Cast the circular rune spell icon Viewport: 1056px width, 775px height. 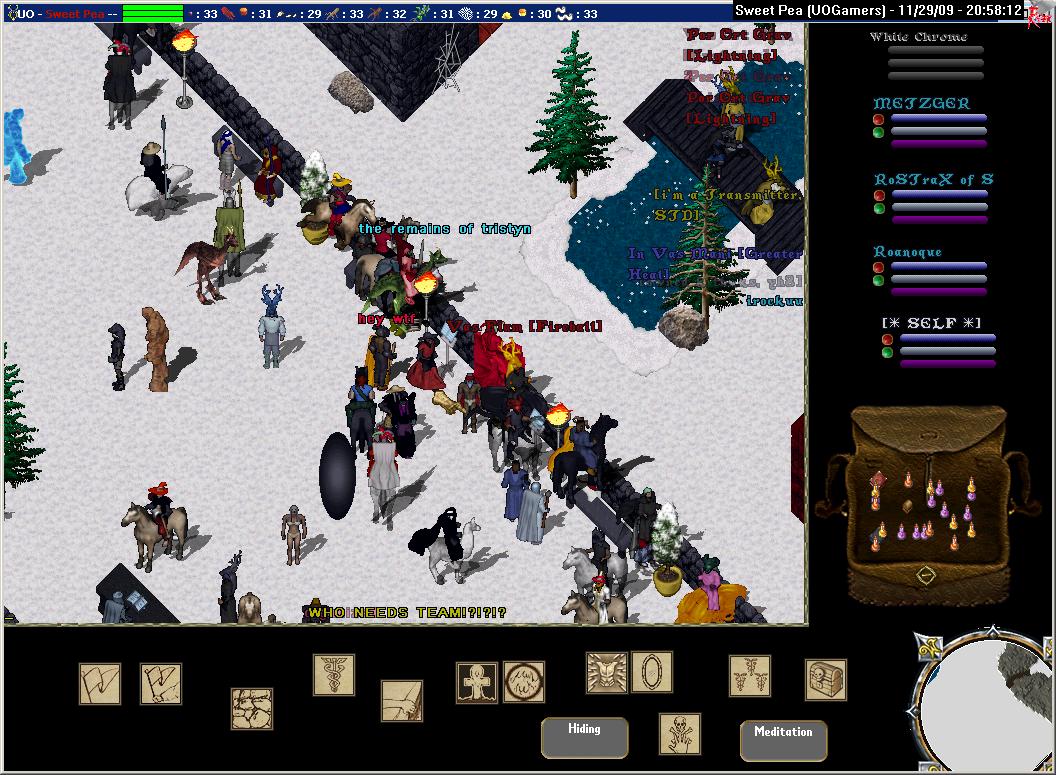coord(523,682)
